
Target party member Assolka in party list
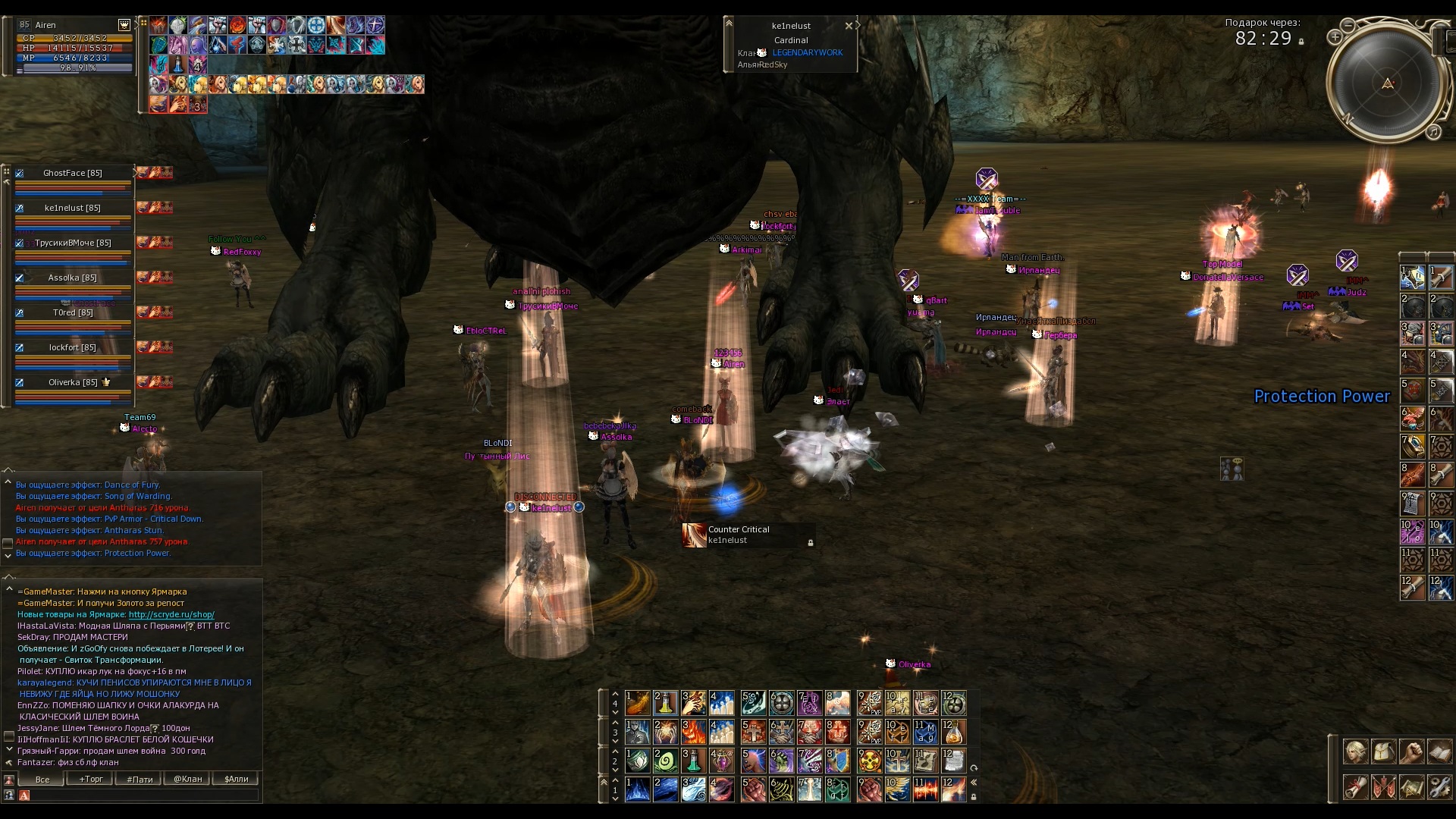point(73,278)
